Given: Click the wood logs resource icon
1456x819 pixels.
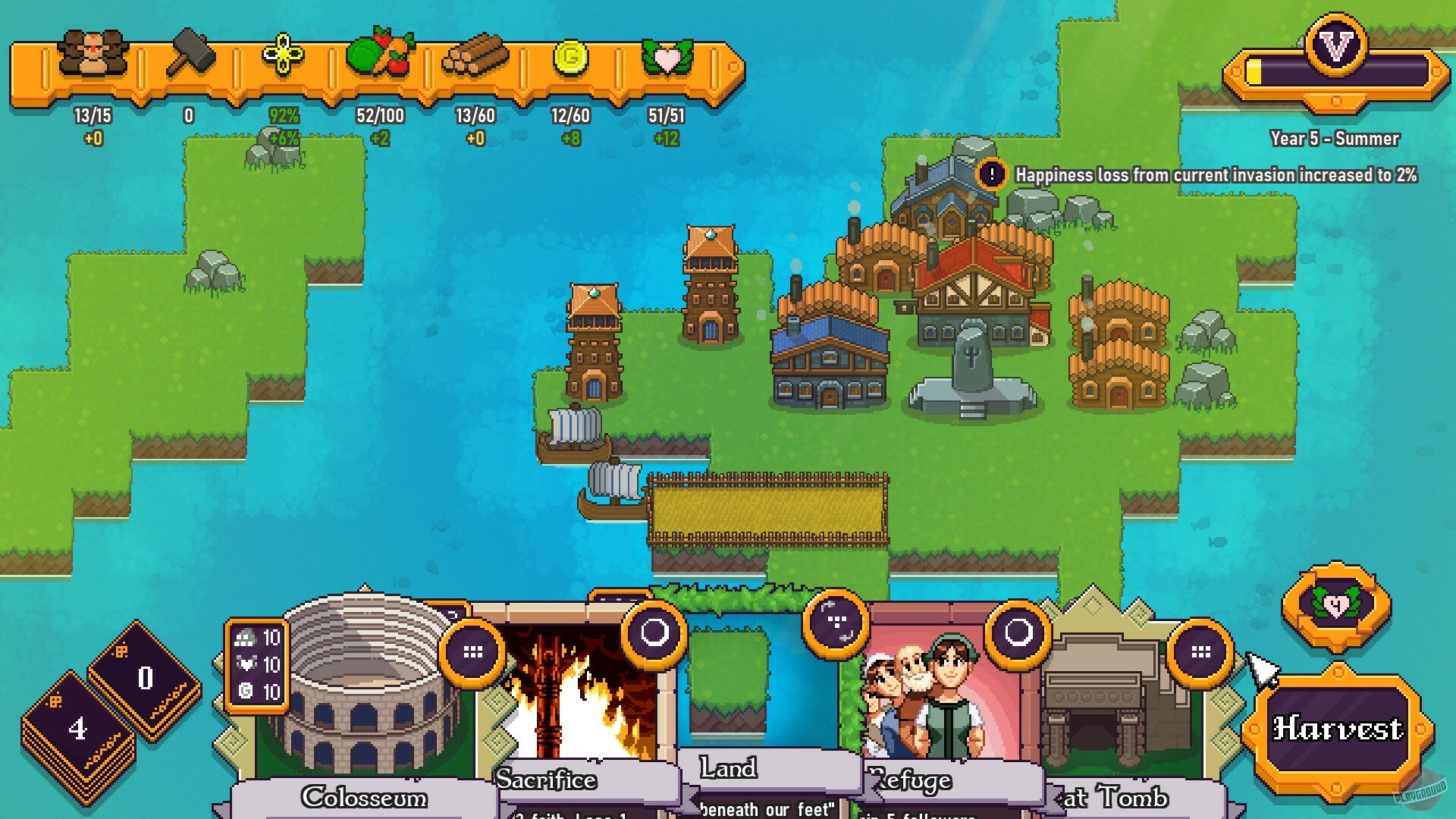Looking at the screenshot, I should [474, 55].
